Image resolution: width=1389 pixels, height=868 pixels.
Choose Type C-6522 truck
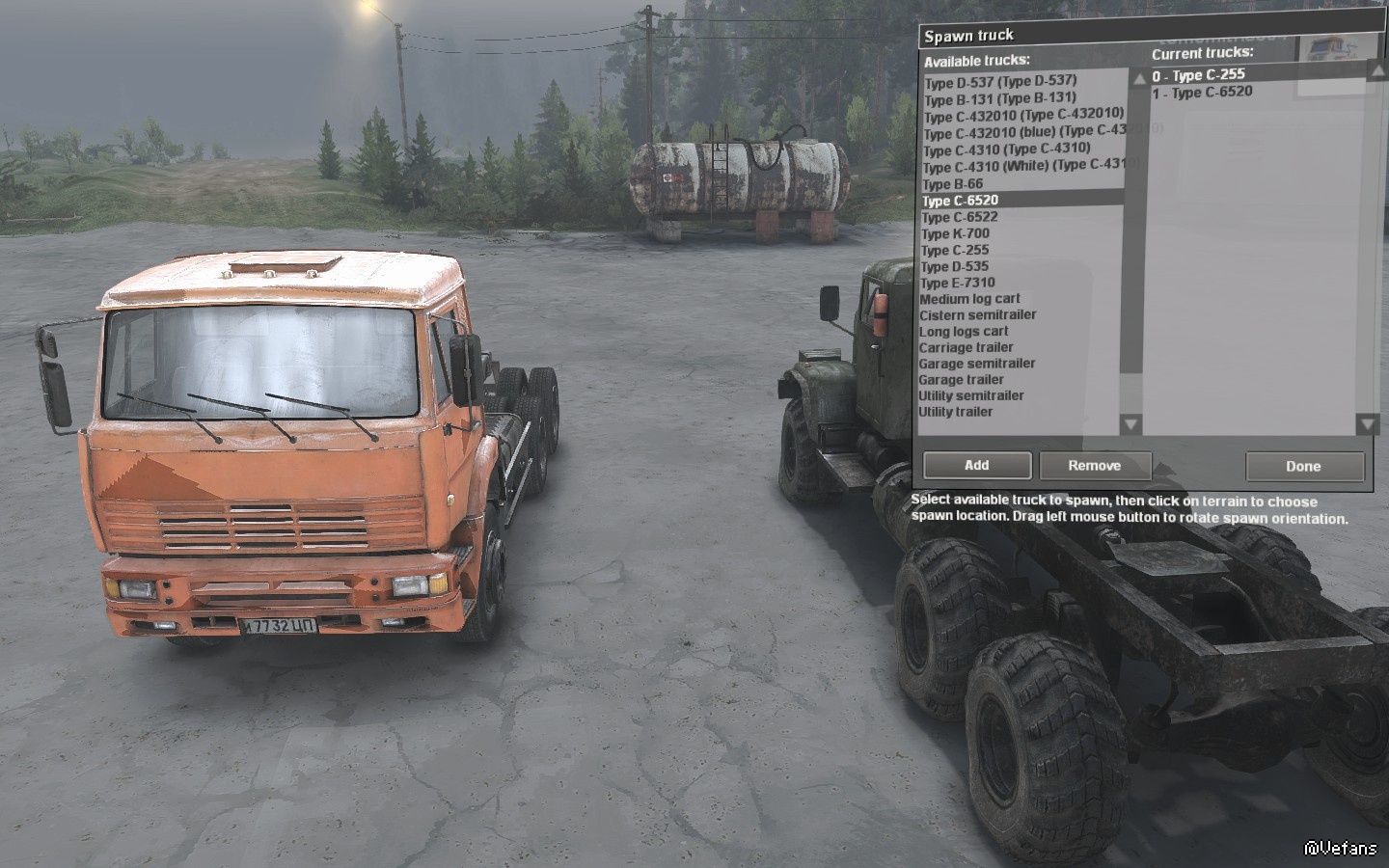pos(960,217)
